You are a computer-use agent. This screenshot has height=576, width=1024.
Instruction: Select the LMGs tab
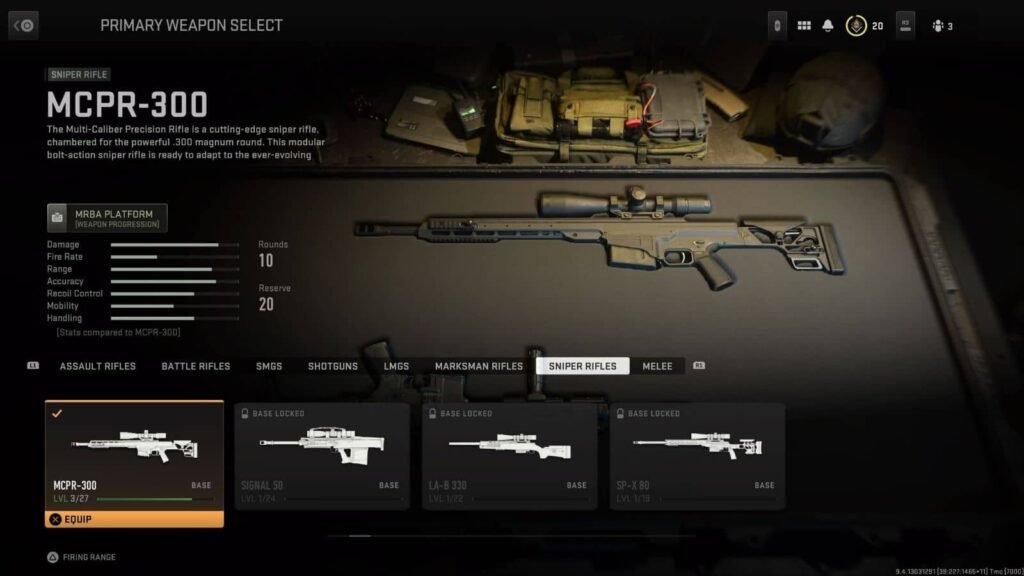tap(396, 366)
